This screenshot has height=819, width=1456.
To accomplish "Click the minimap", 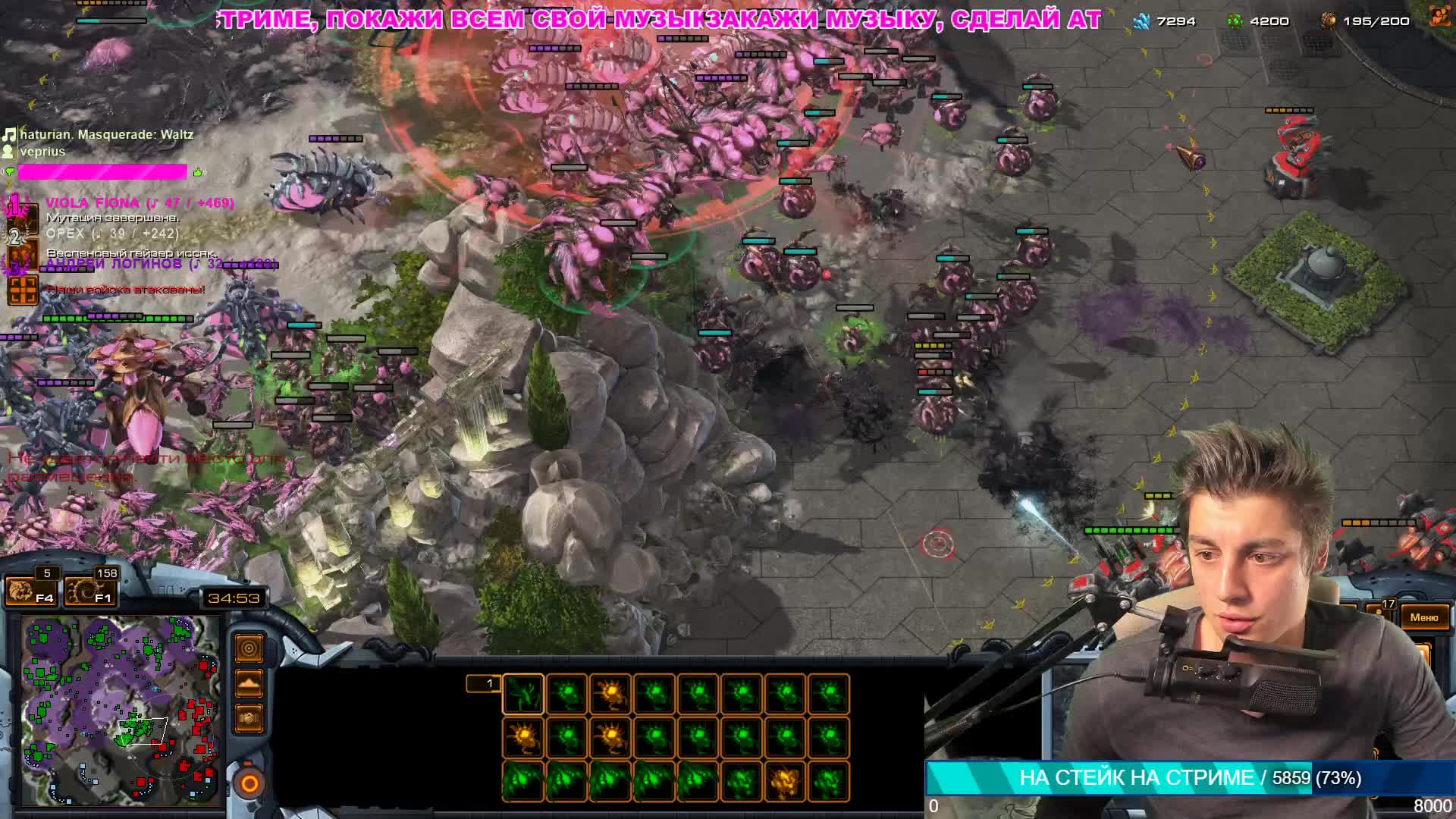I will [121, 711].
